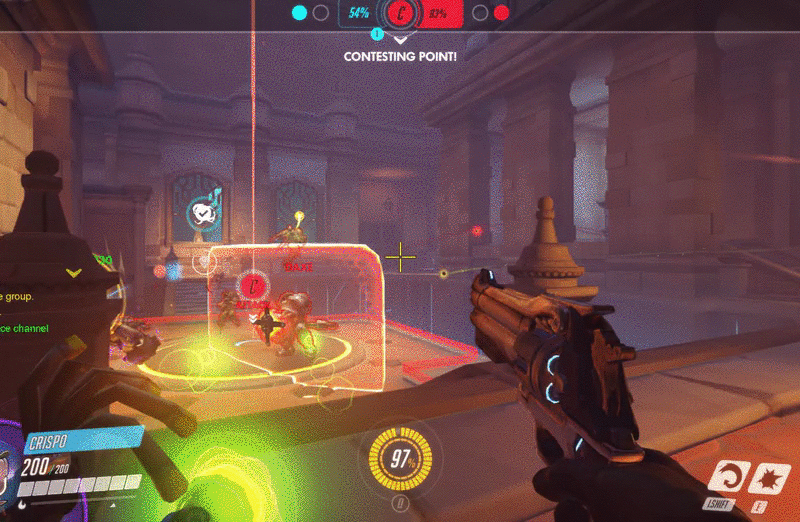The width and height of the screenshot is (800, 522).
Task: Trigger the ultimate charge meter at 97%
Action: click(401, 461)
